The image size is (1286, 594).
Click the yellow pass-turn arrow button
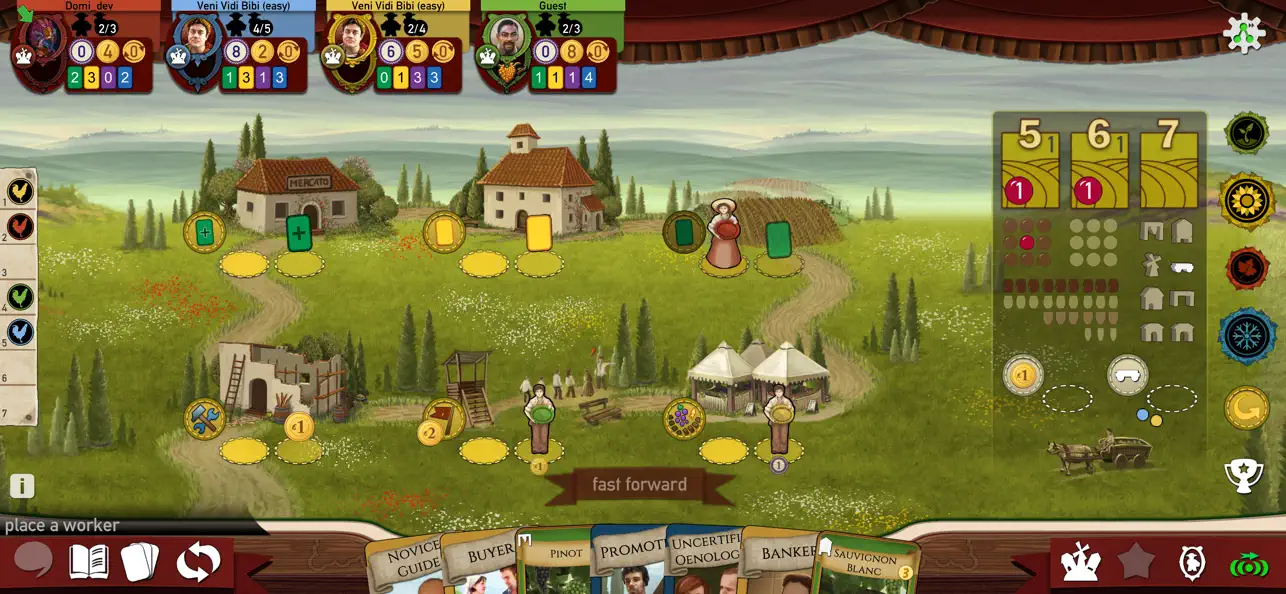pos(1246,407)
